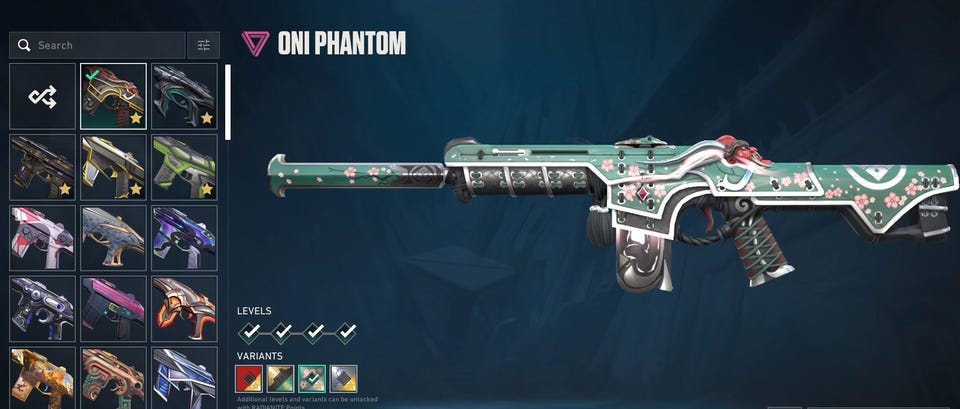Select the first skin level checkmark
The height and width of the screenshot is (409, 960).
(x=250, y=331)
